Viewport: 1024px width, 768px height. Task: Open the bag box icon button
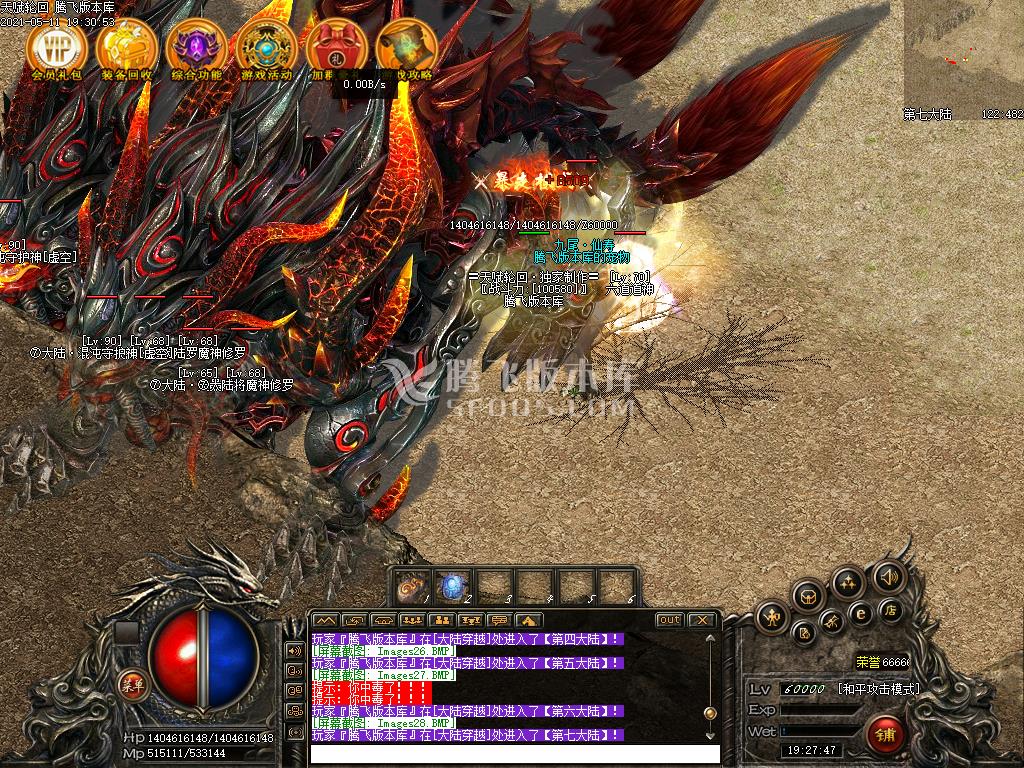click(x=808, y=597)
